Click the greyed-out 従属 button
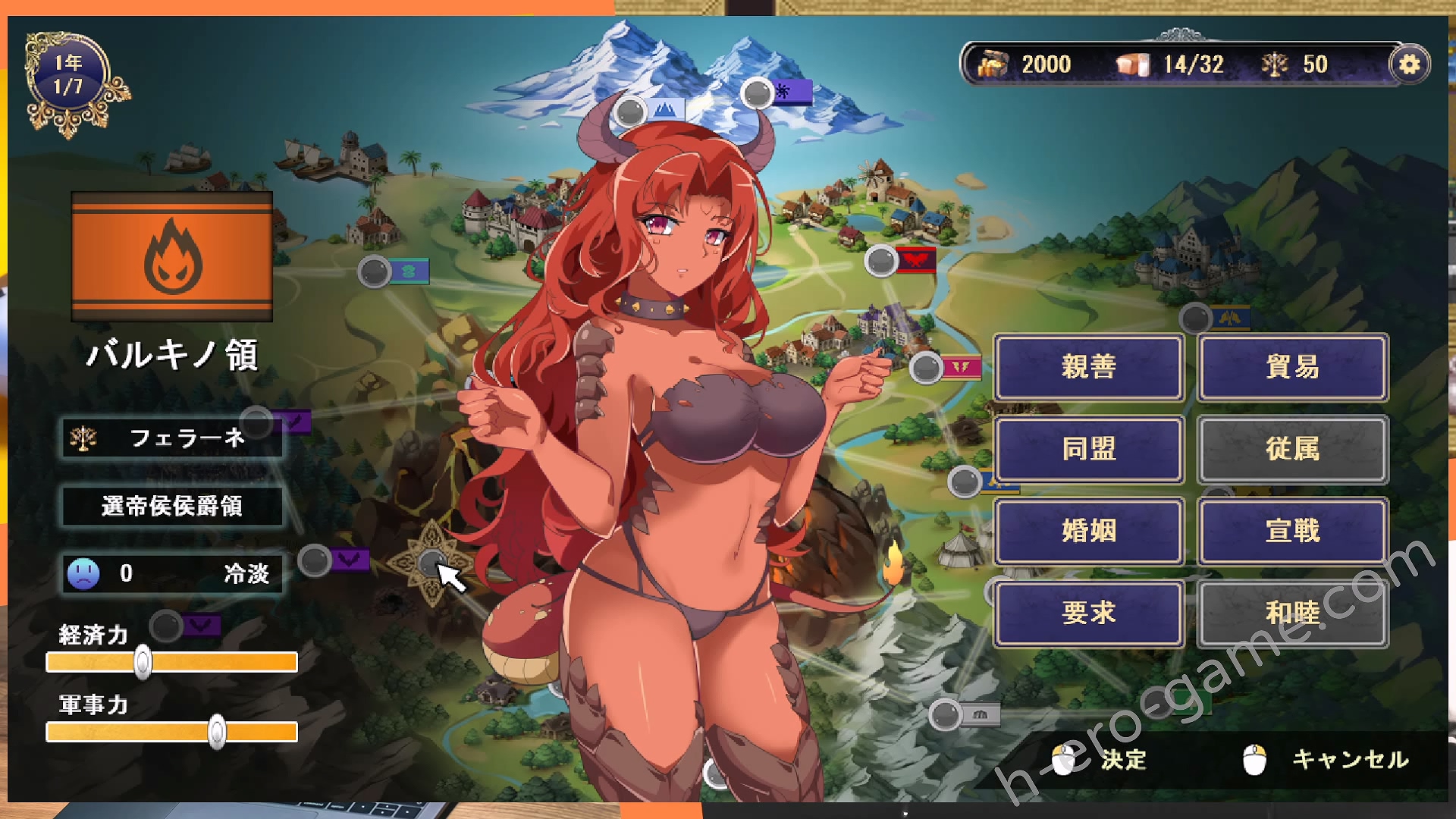This screenshot has height=819, width=1456. tap(1292, 449)
